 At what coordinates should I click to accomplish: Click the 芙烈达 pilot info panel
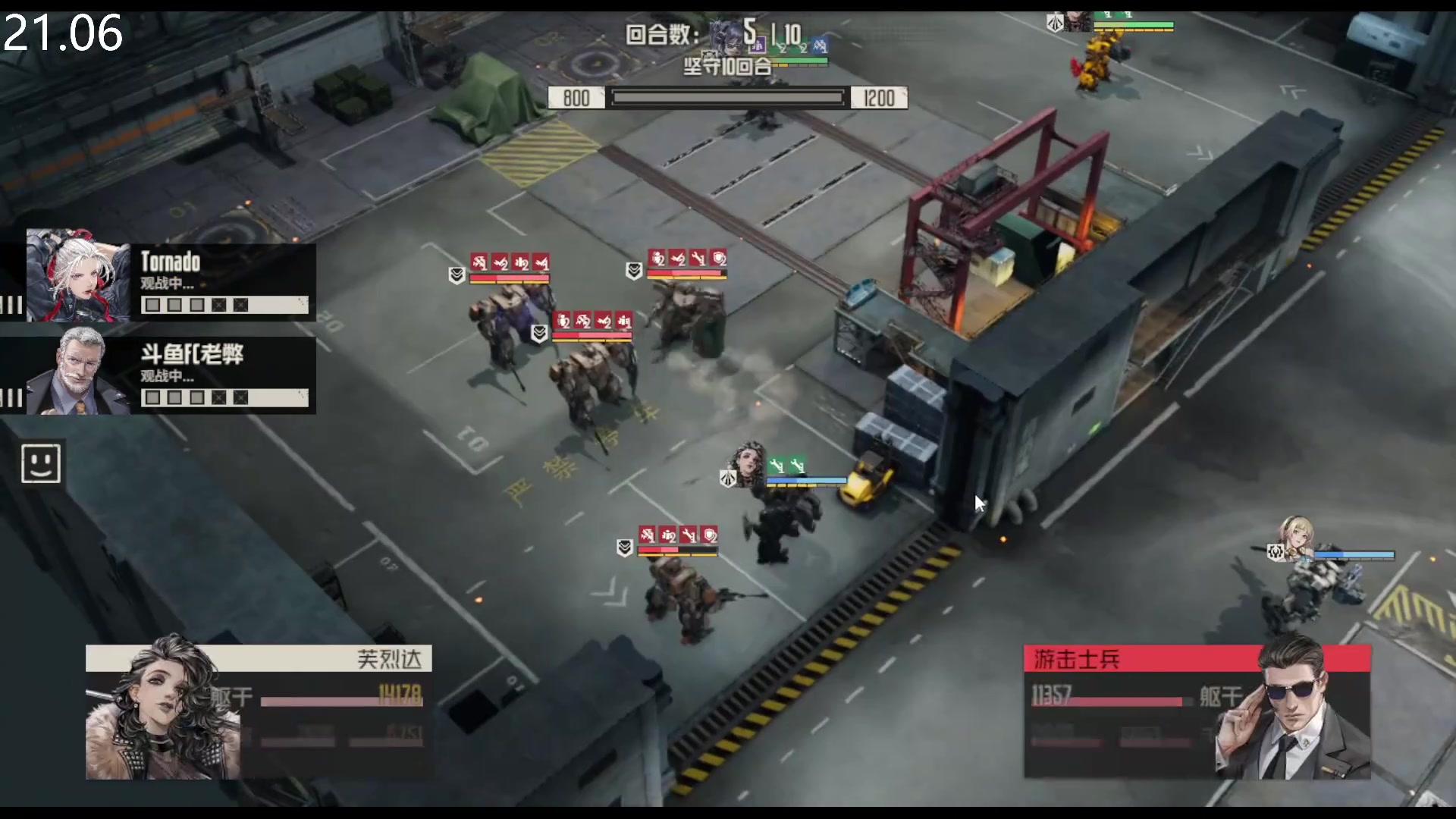tap(258, 711)
